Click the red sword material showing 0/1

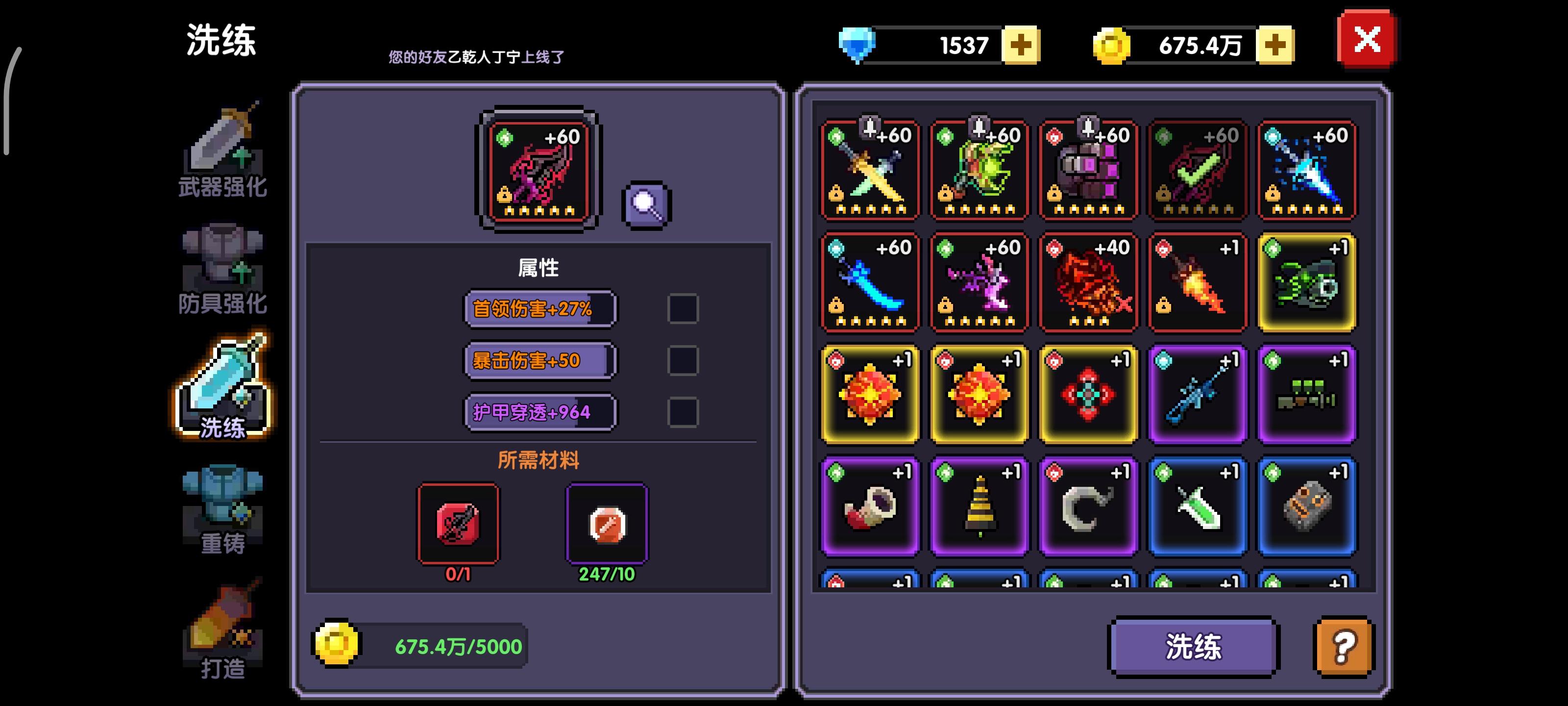tap(459, 523)
